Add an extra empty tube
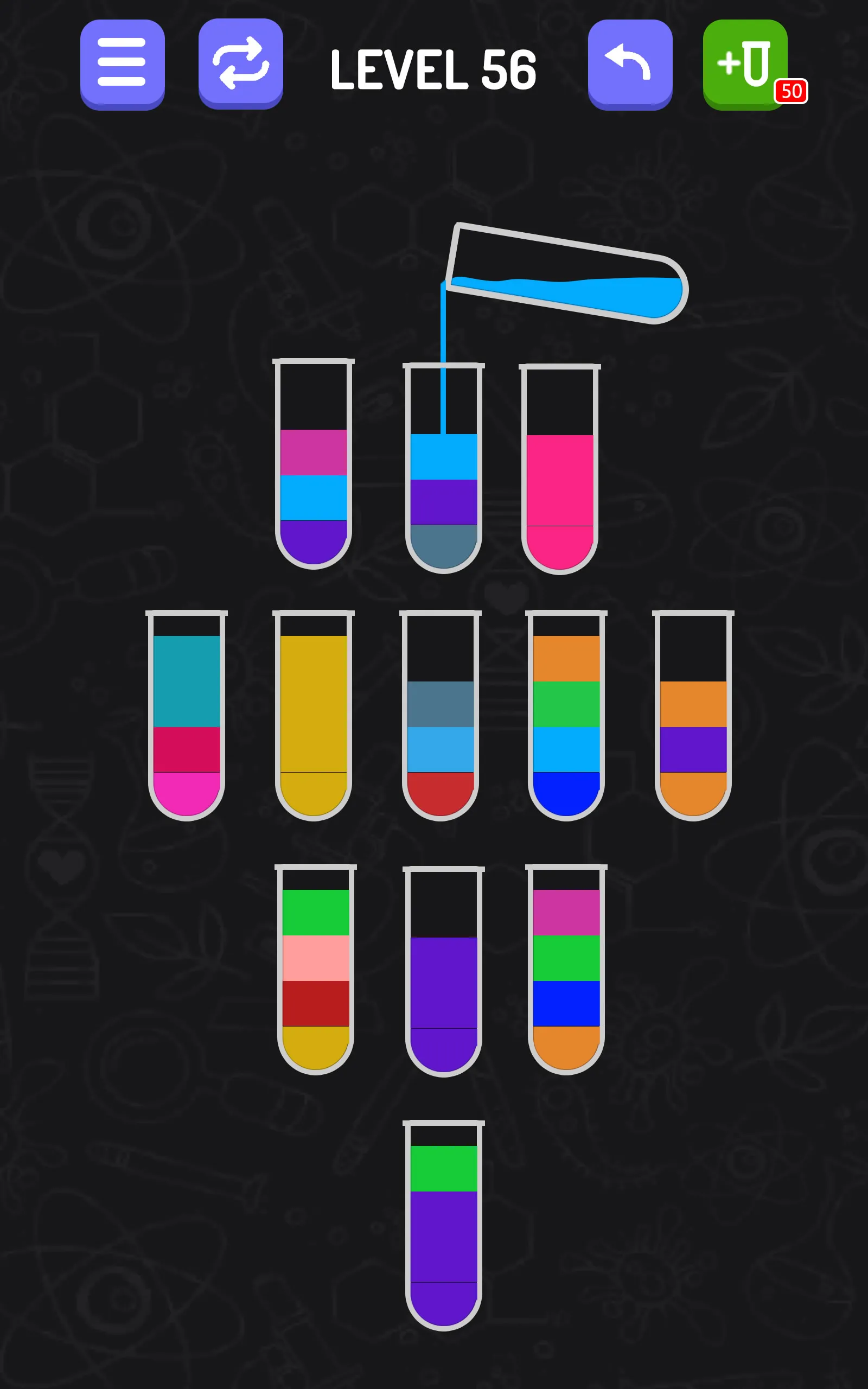This screenshot has height=1389, width=868. click(744, 63)
